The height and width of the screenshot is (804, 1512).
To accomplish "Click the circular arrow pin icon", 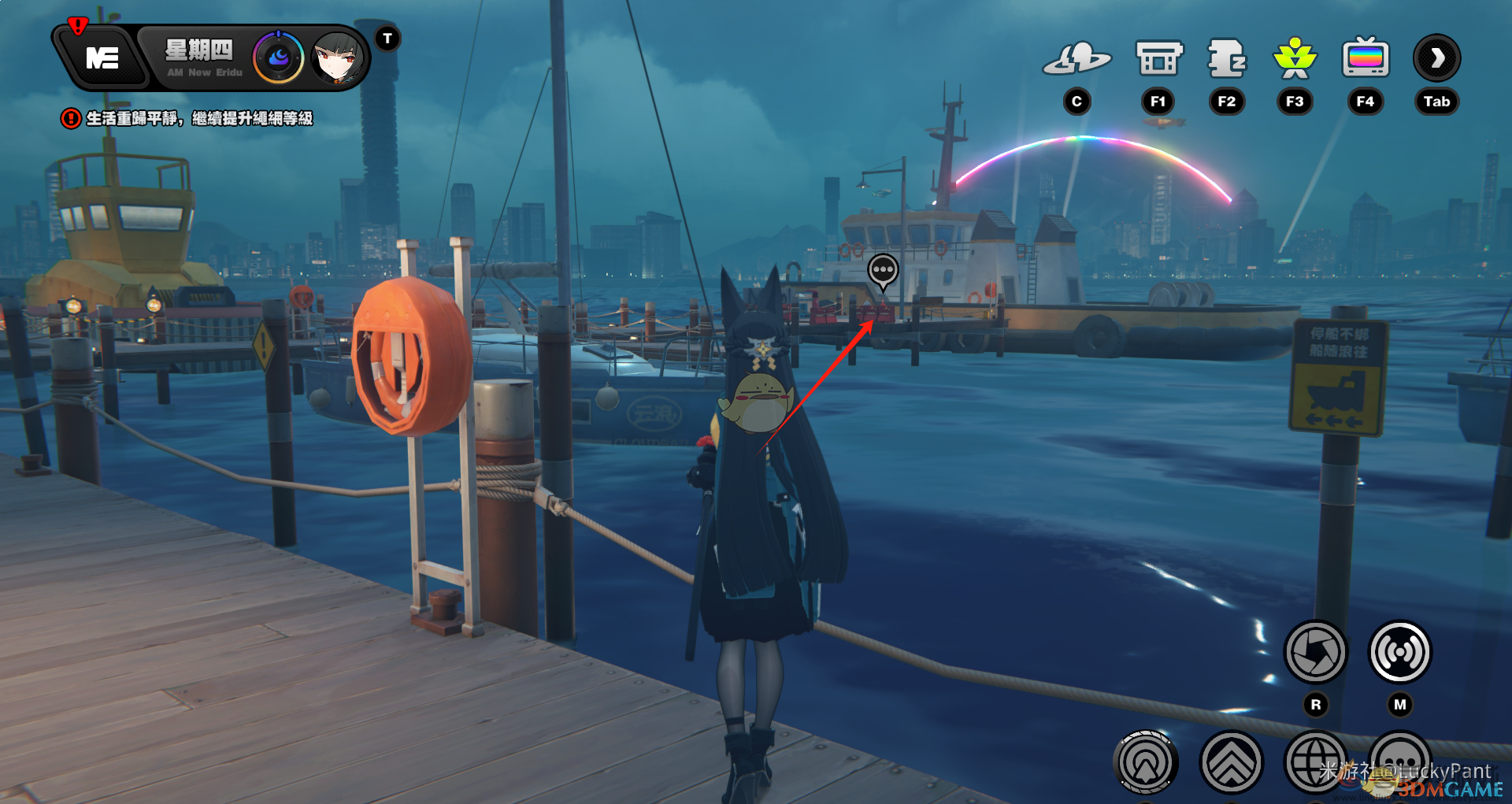I will coord(1146,761).
